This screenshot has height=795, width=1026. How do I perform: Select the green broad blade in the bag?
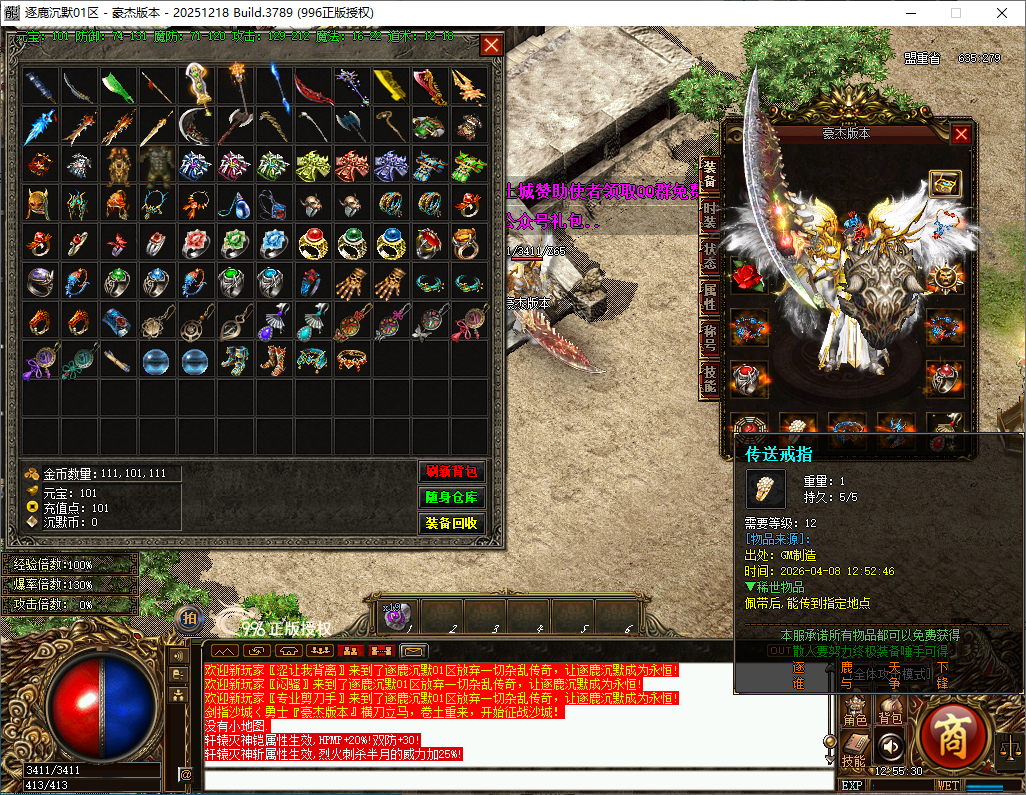[x=119, y=86]
